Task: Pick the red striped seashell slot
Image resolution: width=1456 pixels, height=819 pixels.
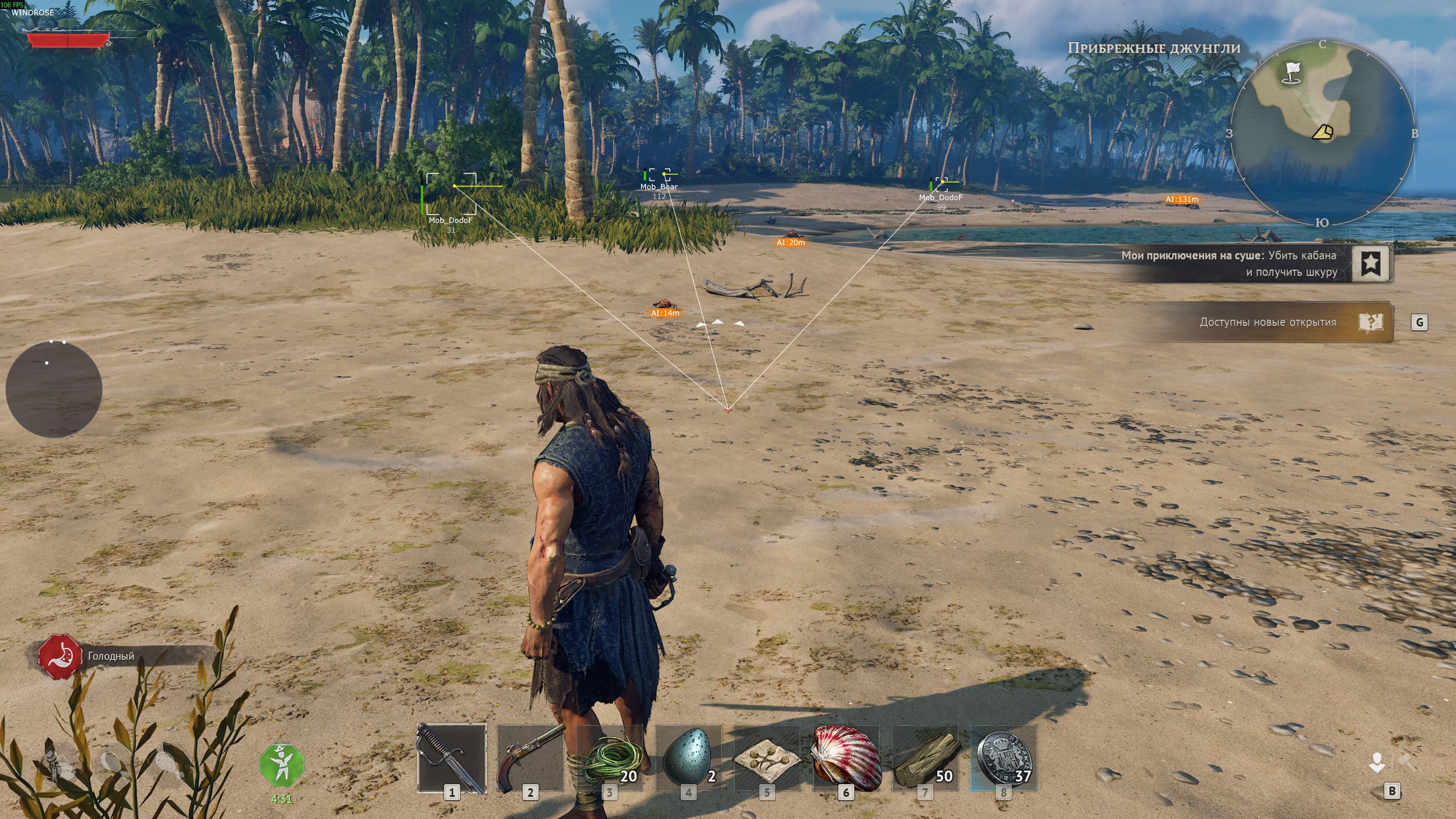Action: (x=846, y=758)
